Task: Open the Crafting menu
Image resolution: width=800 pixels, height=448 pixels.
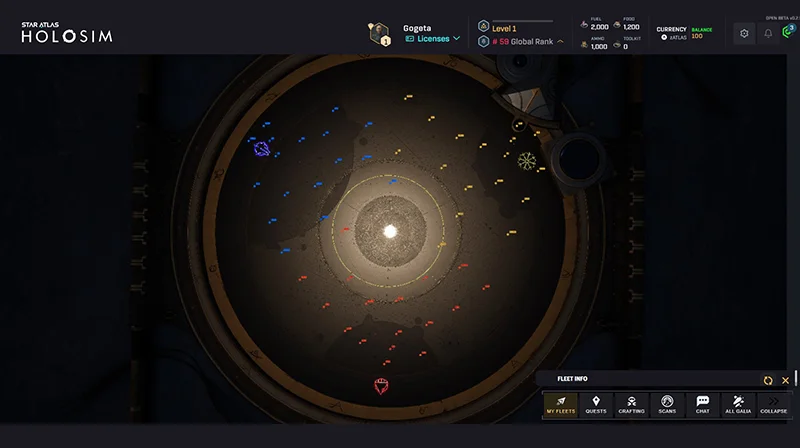Action: point(631,404)
